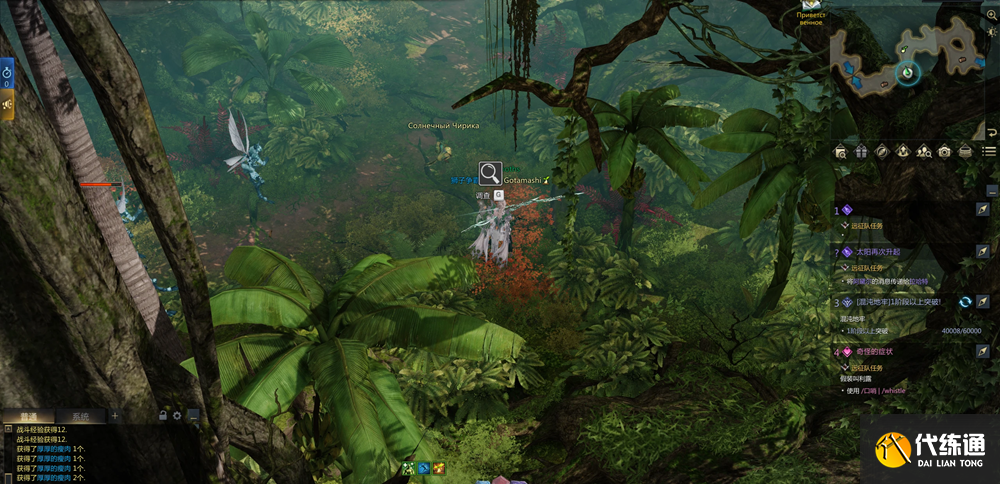1000x484 pixels.
Task: Toggle the minimap brightness sun icon
Action: 991,32
